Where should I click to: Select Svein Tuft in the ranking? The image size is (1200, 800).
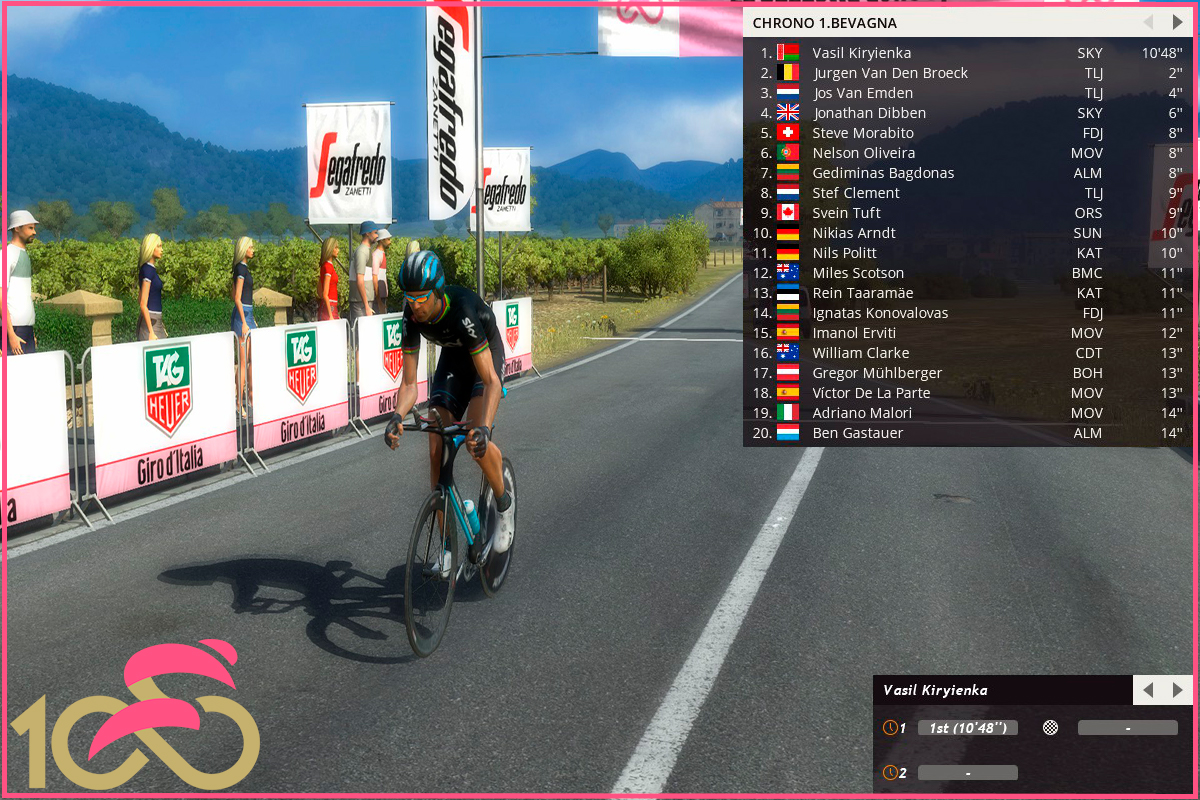(846, 213)
